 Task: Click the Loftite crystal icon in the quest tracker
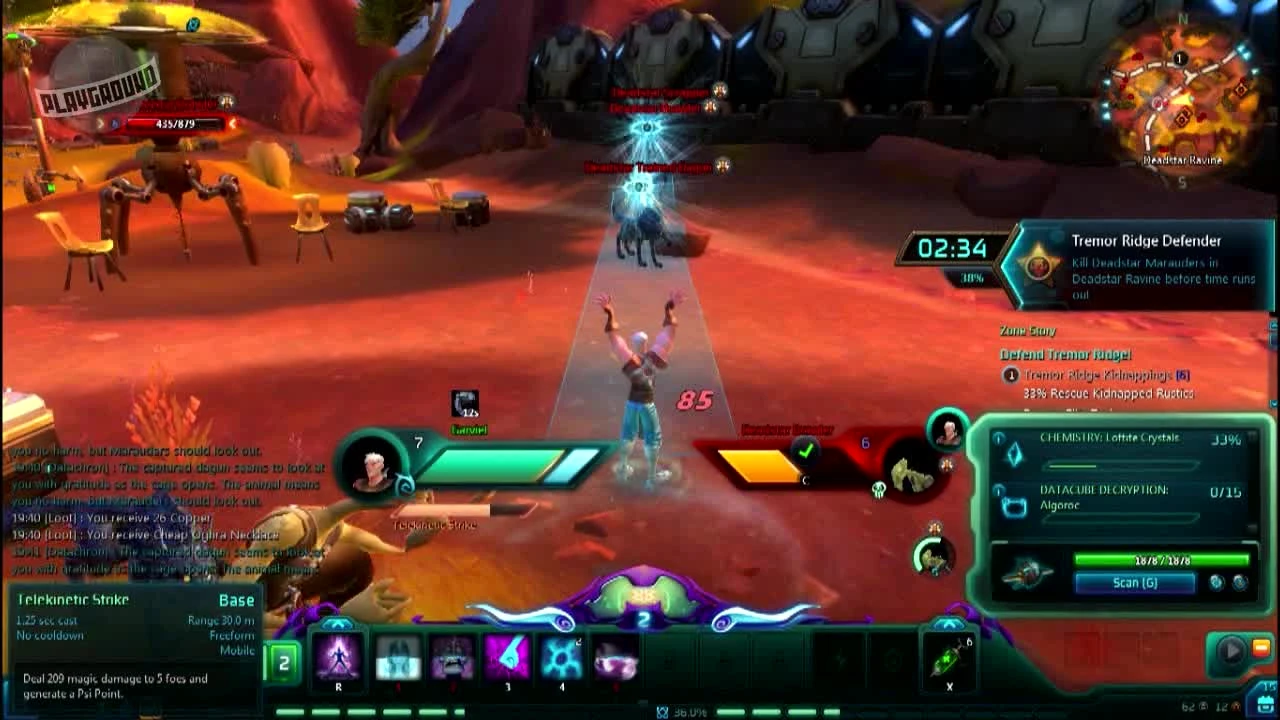(1014, 452)
